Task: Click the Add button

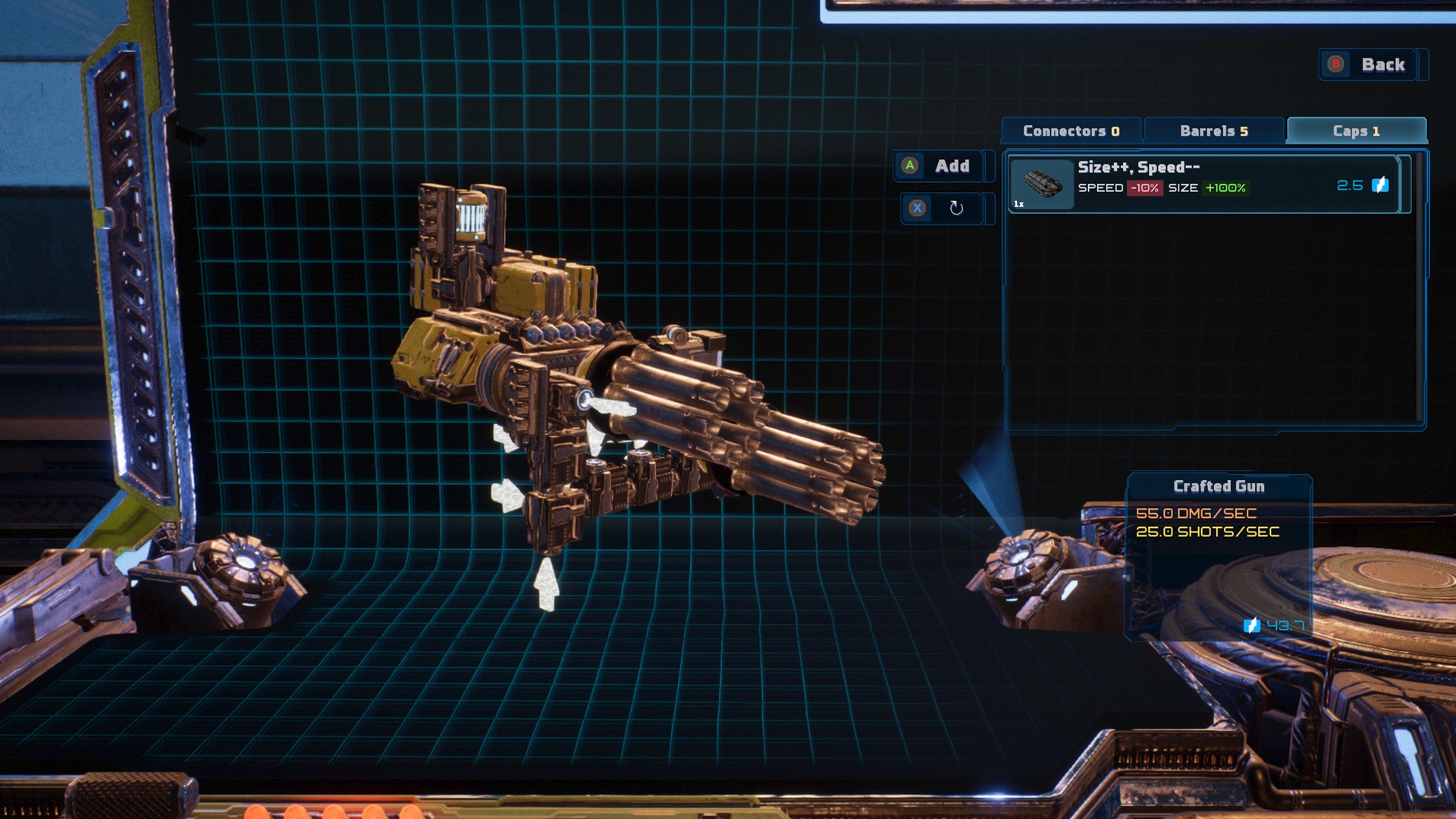Action: click(941, 166)
